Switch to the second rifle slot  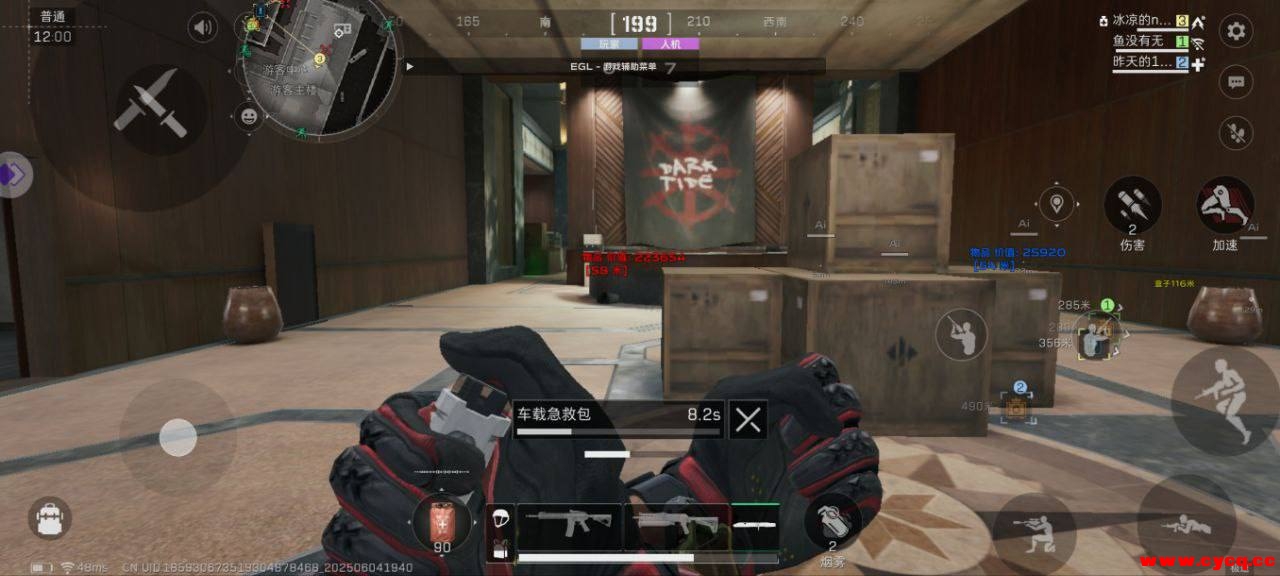coord(676,524)
